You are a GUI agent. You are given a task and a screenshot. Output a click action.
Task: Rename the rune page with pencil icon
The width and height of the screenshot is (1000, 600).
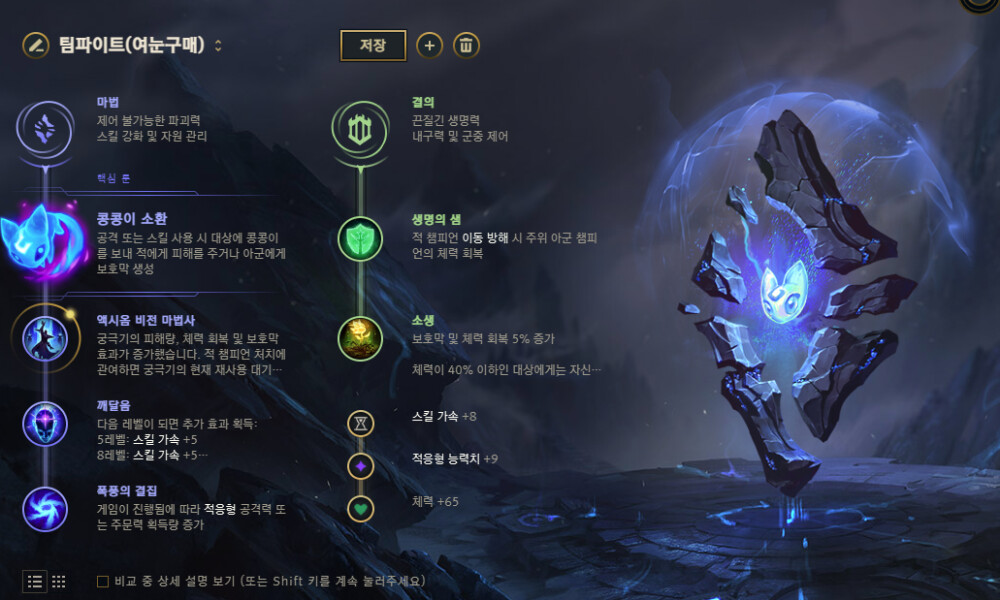(x=36, y=45)
